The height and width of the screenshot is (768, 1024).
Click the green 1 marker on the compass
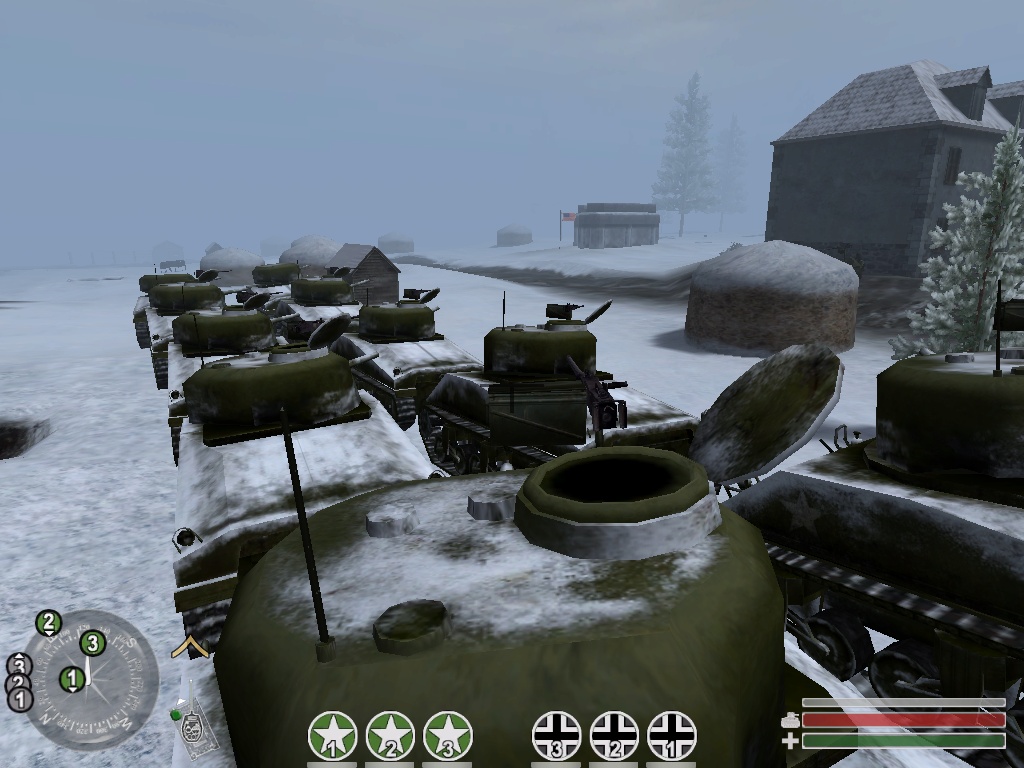[71, 680]
